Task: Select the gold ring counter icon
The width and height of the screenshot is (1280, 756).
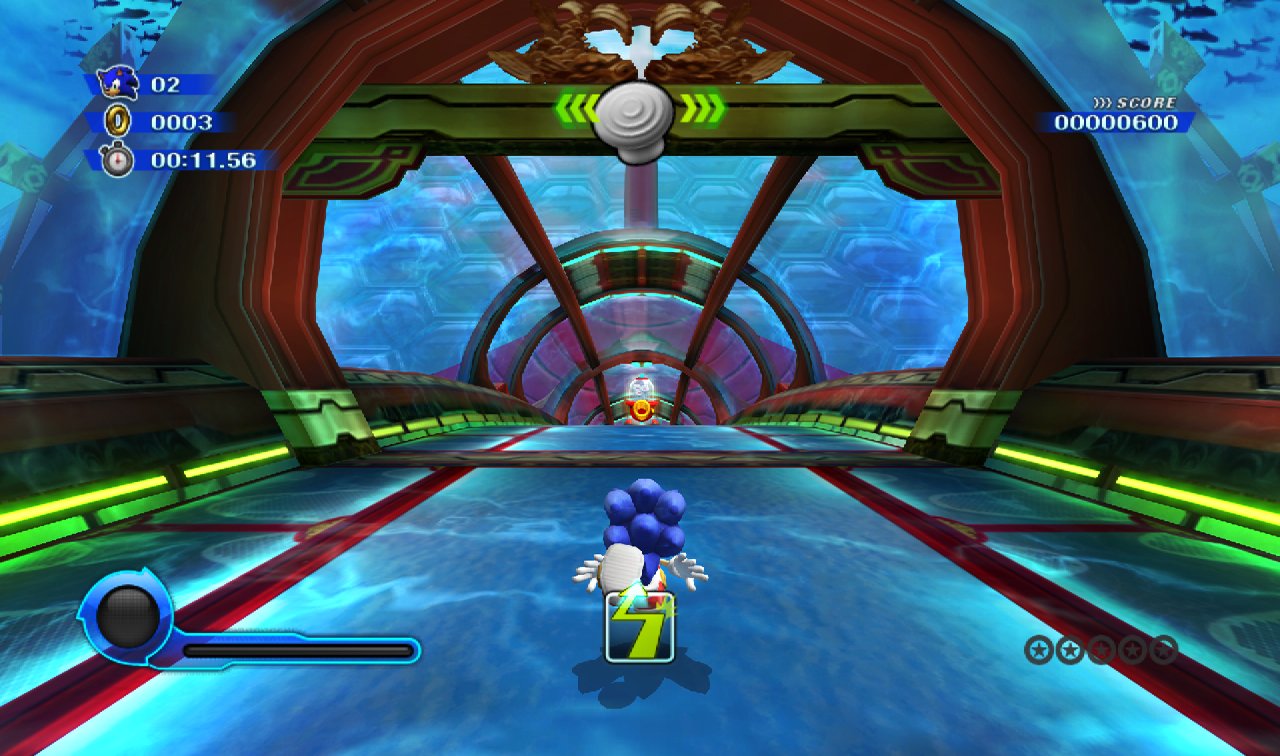Action: tap(118, 121)
